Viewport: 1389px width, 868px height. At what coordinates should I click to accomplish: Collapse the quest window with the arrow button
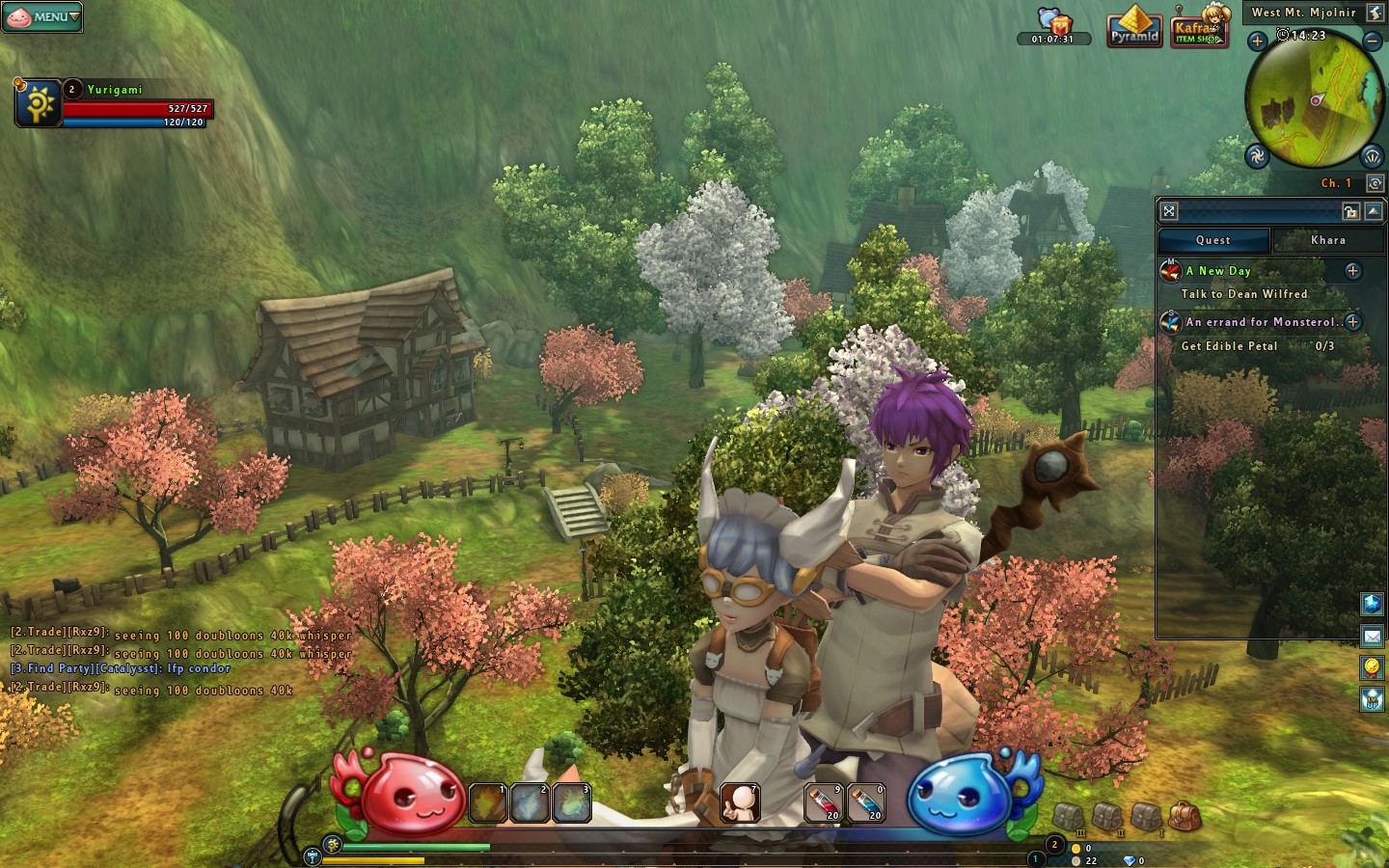point(1373,211)
